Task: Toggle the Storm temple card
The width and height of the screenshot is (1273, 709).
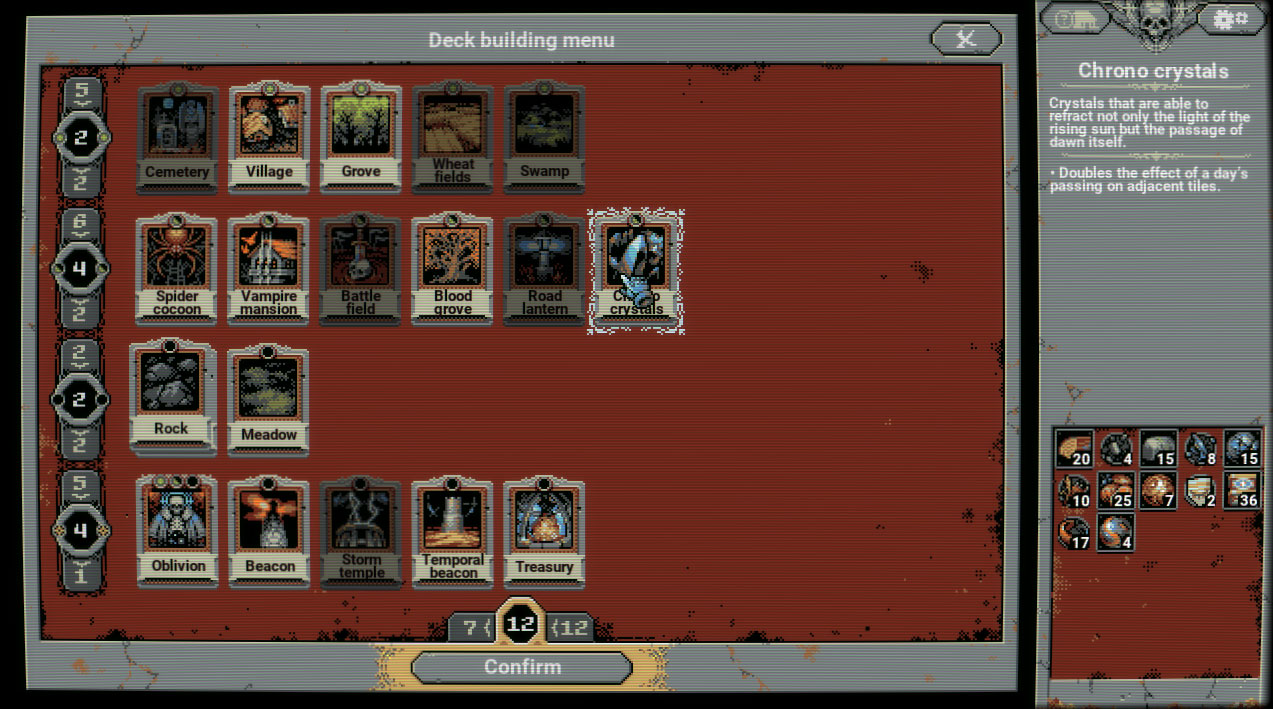Action: click(x=361, y=531)
